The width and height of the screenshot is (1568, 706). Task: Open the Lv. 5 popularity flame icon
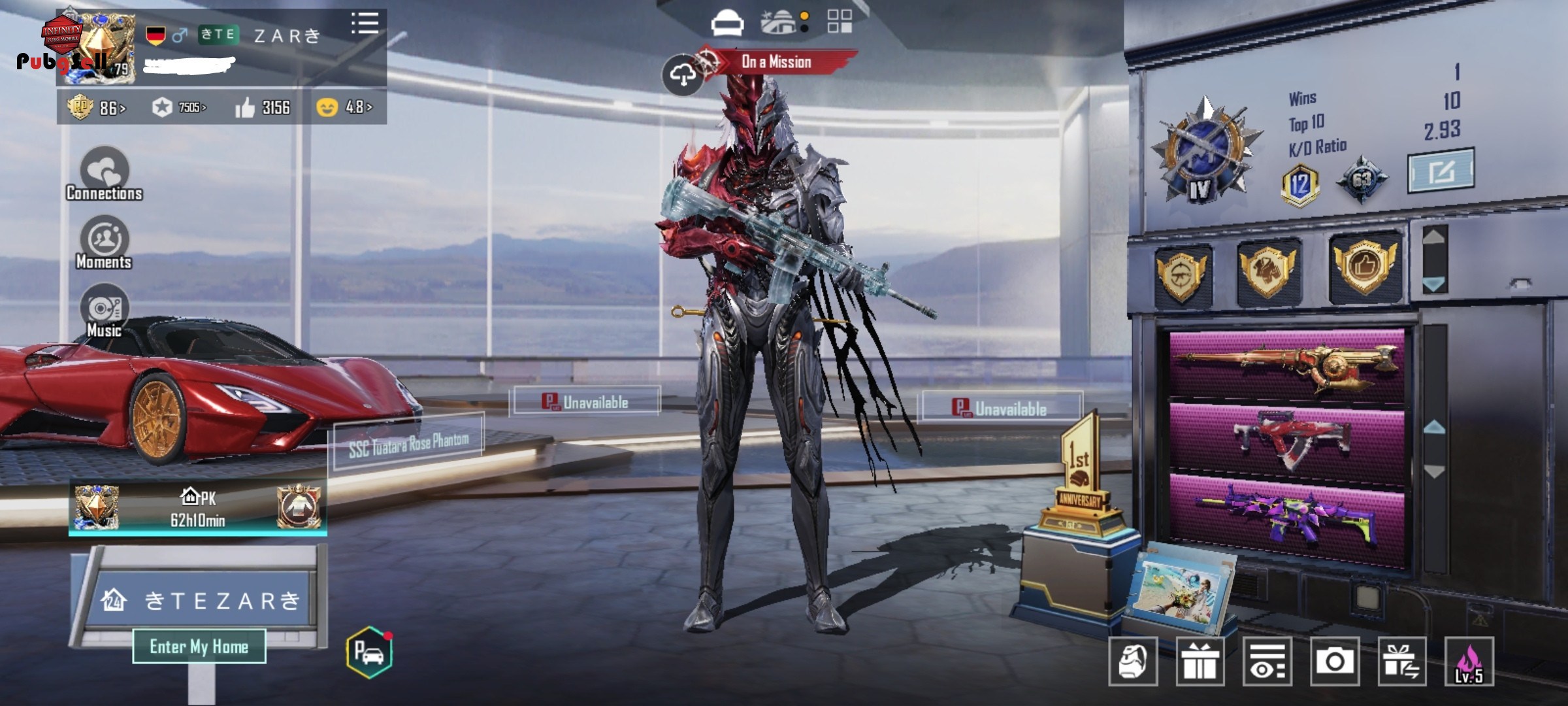[x=1469, y=662]
